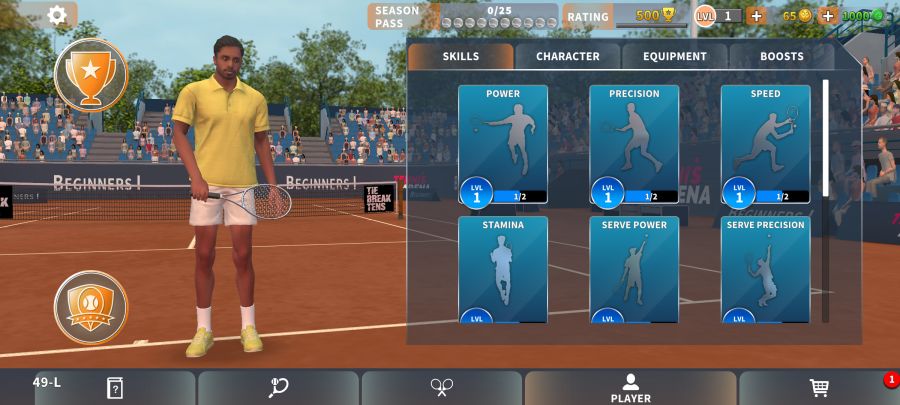Switch to the Character tab
Viewport: 900px width, 405px height.
pos(568,57)
